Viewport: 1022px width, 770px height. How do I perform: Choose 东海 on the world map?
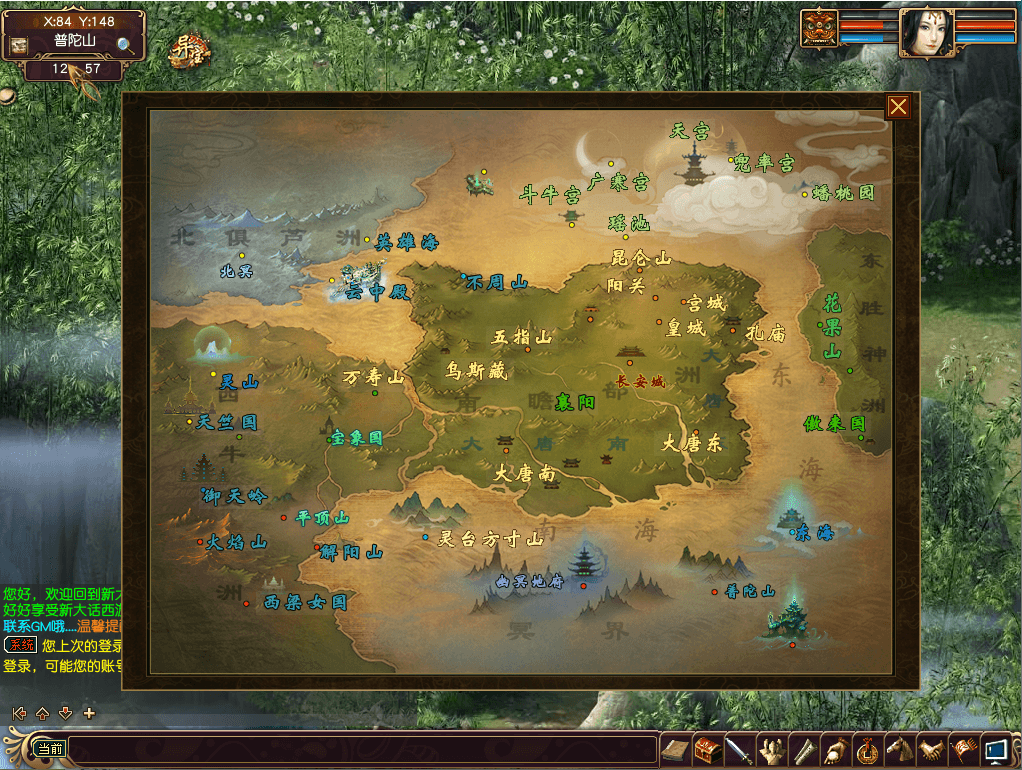(x=813, y=534)
